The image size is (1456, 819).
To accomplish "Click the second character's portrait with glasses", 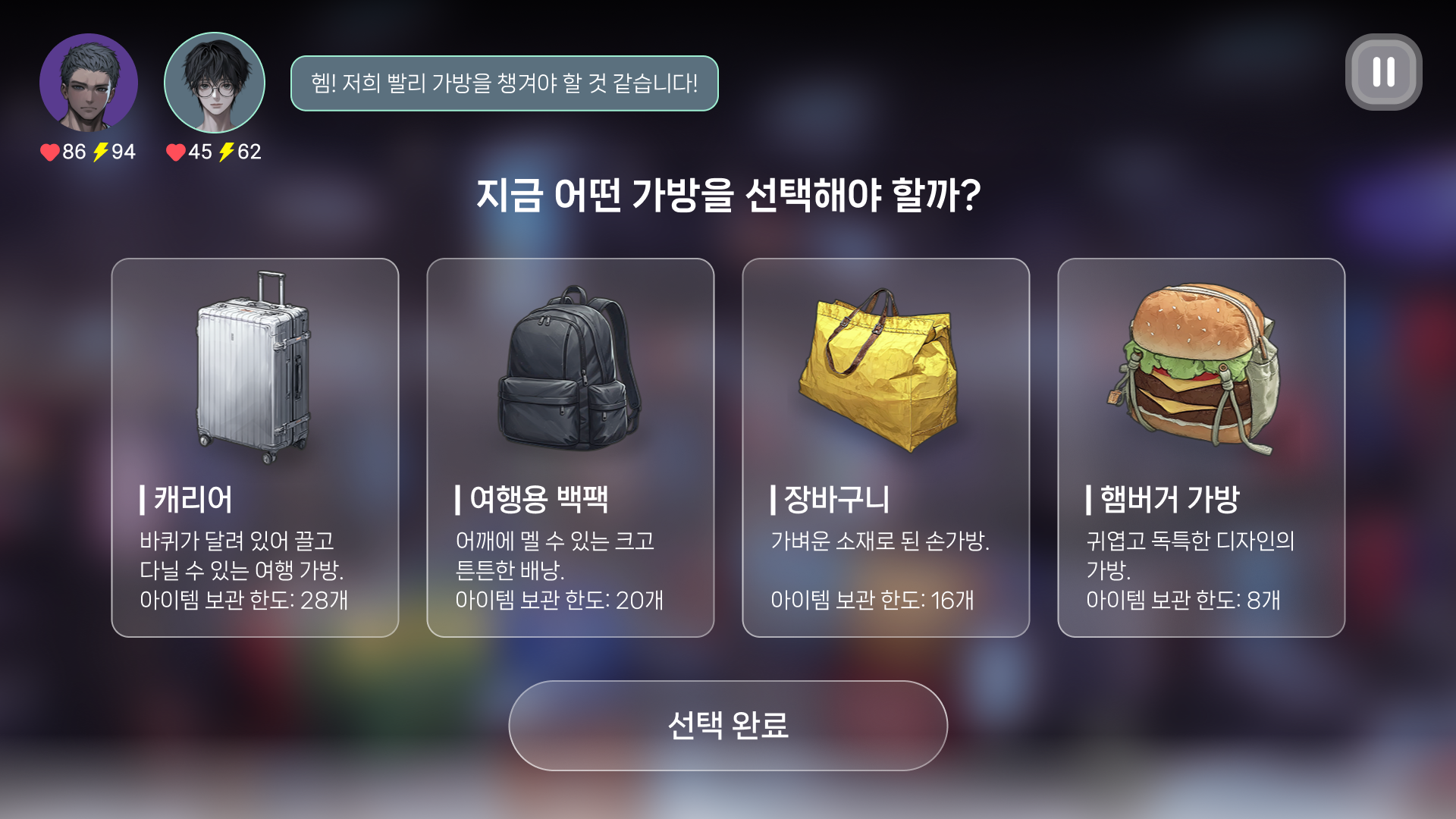I will click(x=214, y=83).
